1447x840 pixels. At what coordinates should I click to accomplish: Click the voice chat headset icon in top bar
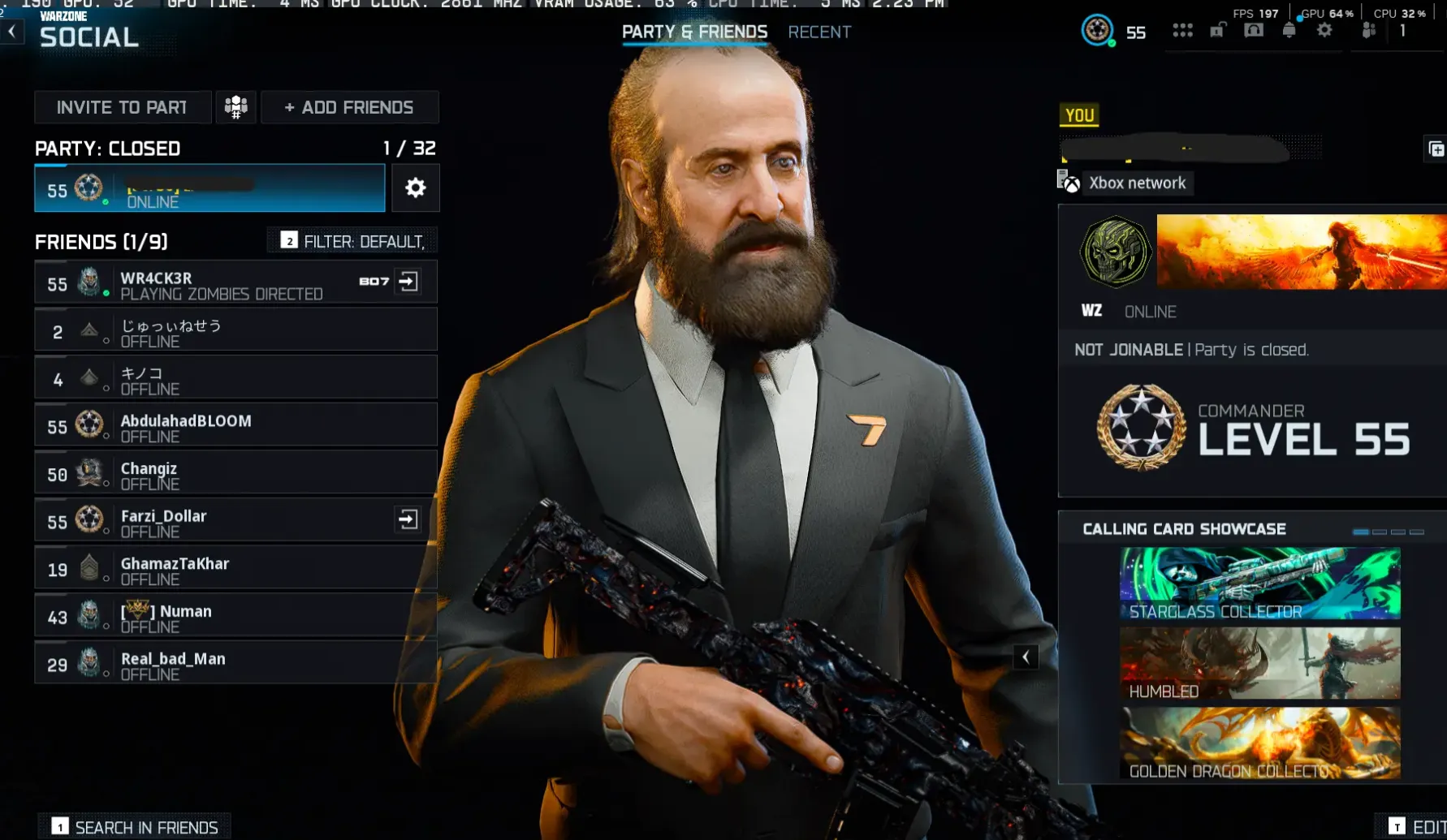(x=1255, y=31)
